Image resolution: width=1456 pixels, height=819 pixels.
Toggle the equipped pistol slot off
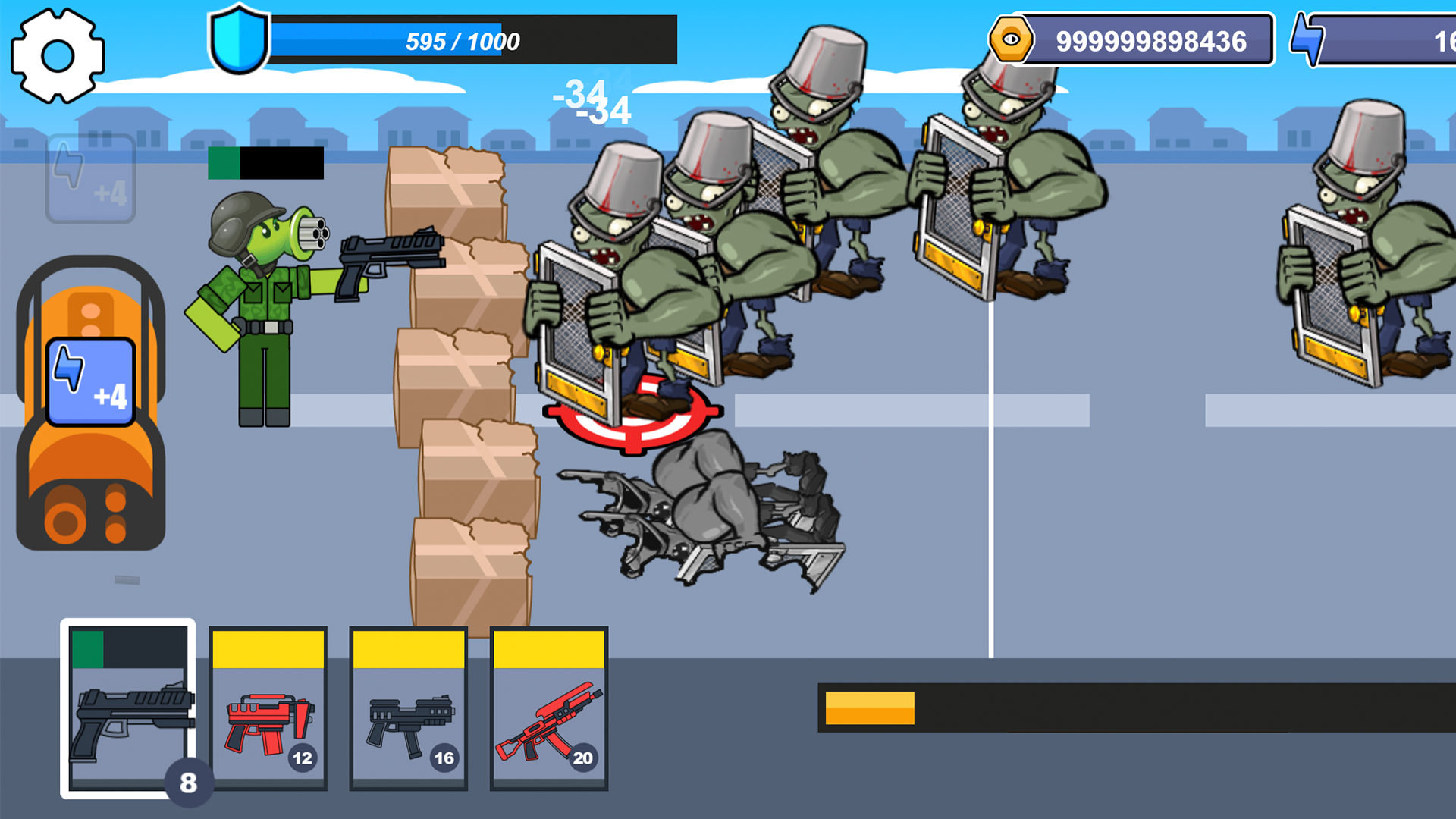pyautogui.click(x=129, y=709)
